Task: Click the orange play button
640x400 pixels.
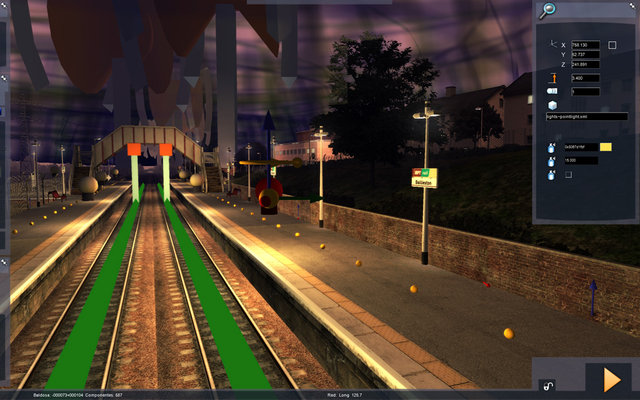Action: click(610, 379)
